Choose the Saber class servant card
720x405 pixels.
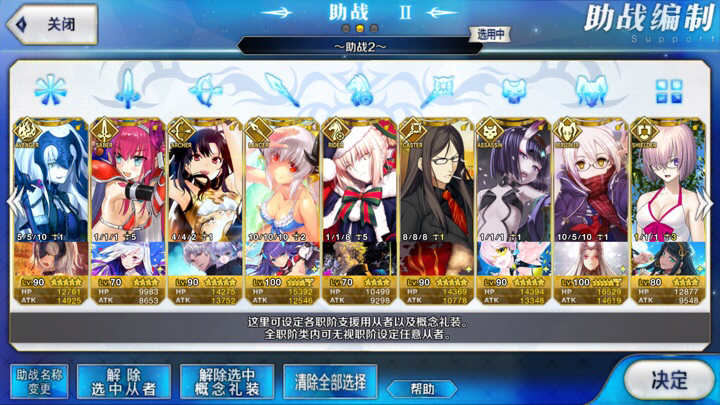[127, 180]
